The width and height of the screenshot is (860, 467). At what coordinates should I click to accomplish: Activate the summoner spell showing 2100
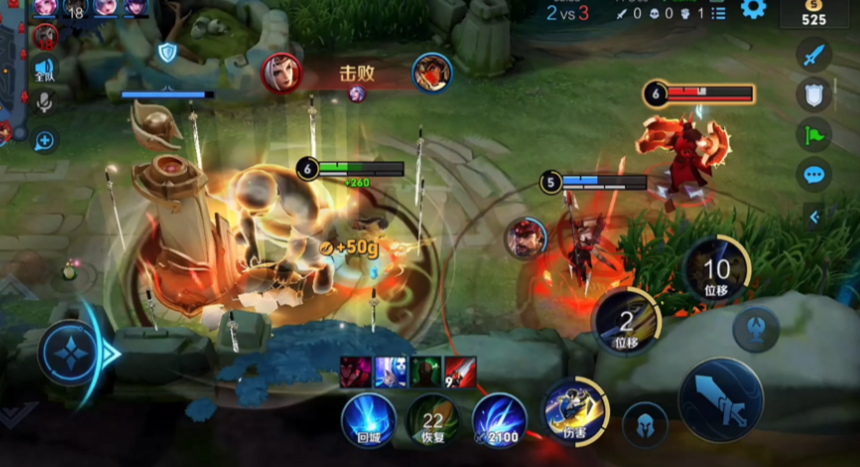(499, 419)
